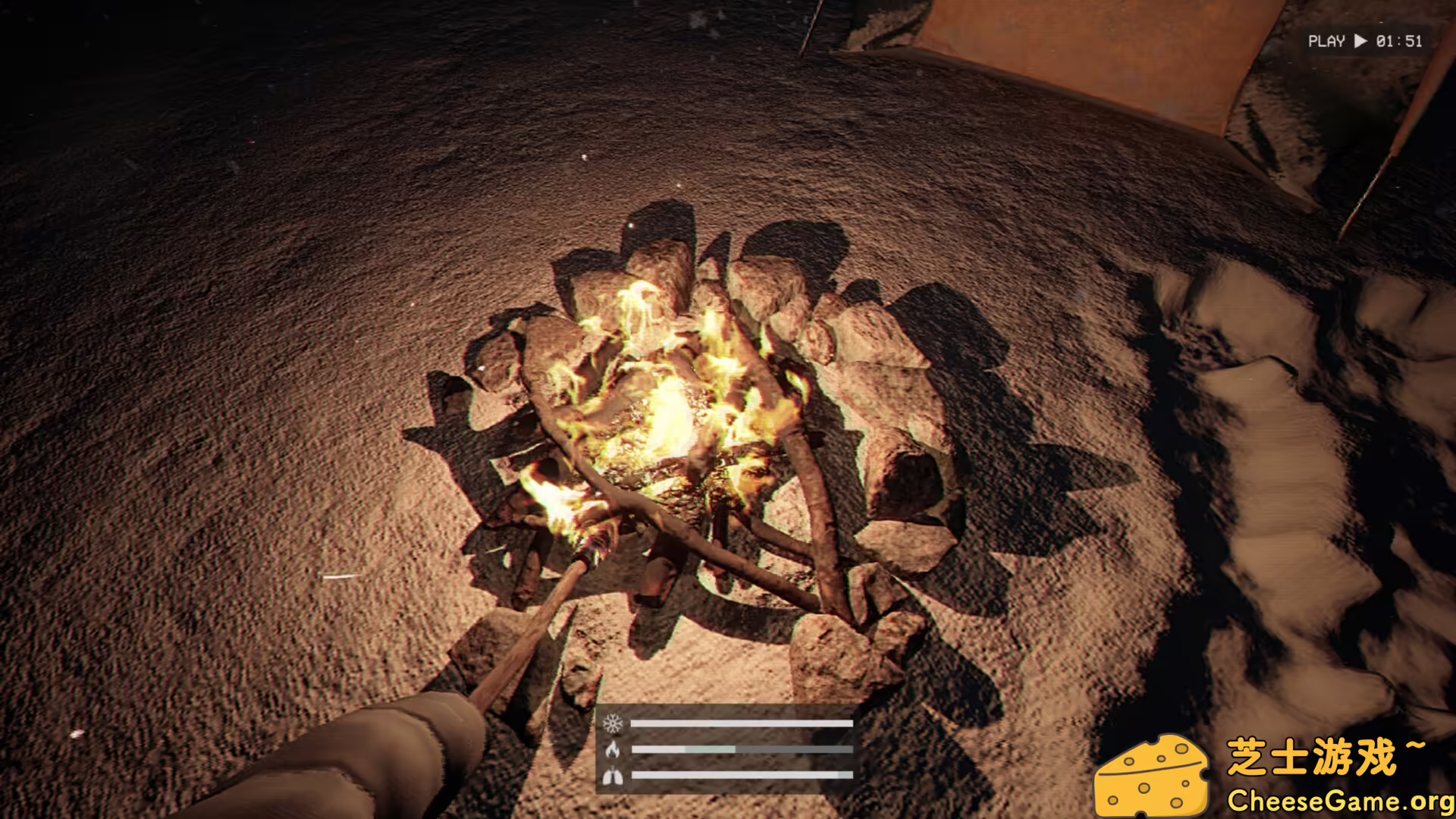Click the lungs stamina status icon

click(613, 776)
